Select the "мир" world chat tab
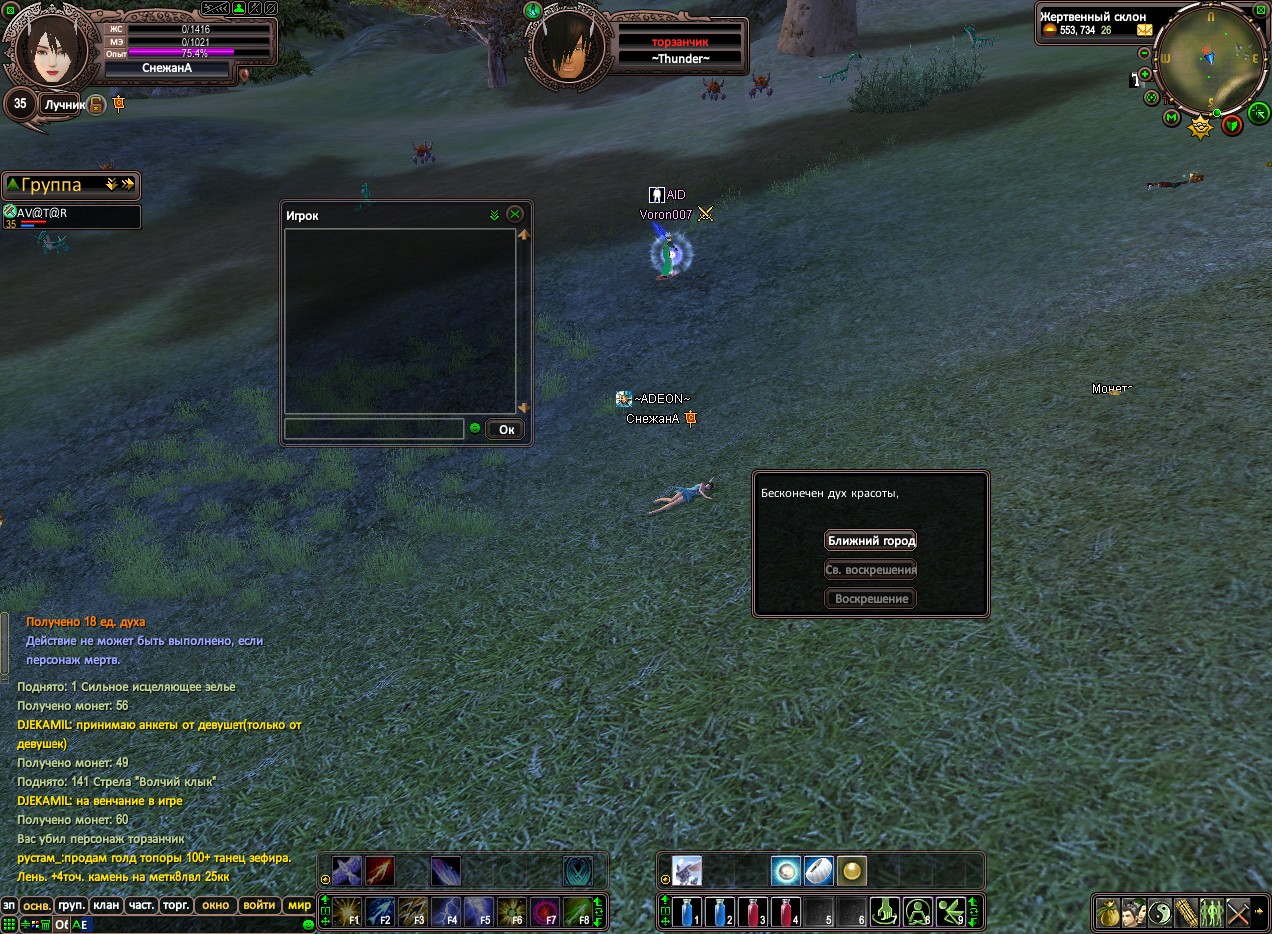The width and height of the screenshot is (1272, 934). coord(299,905)
